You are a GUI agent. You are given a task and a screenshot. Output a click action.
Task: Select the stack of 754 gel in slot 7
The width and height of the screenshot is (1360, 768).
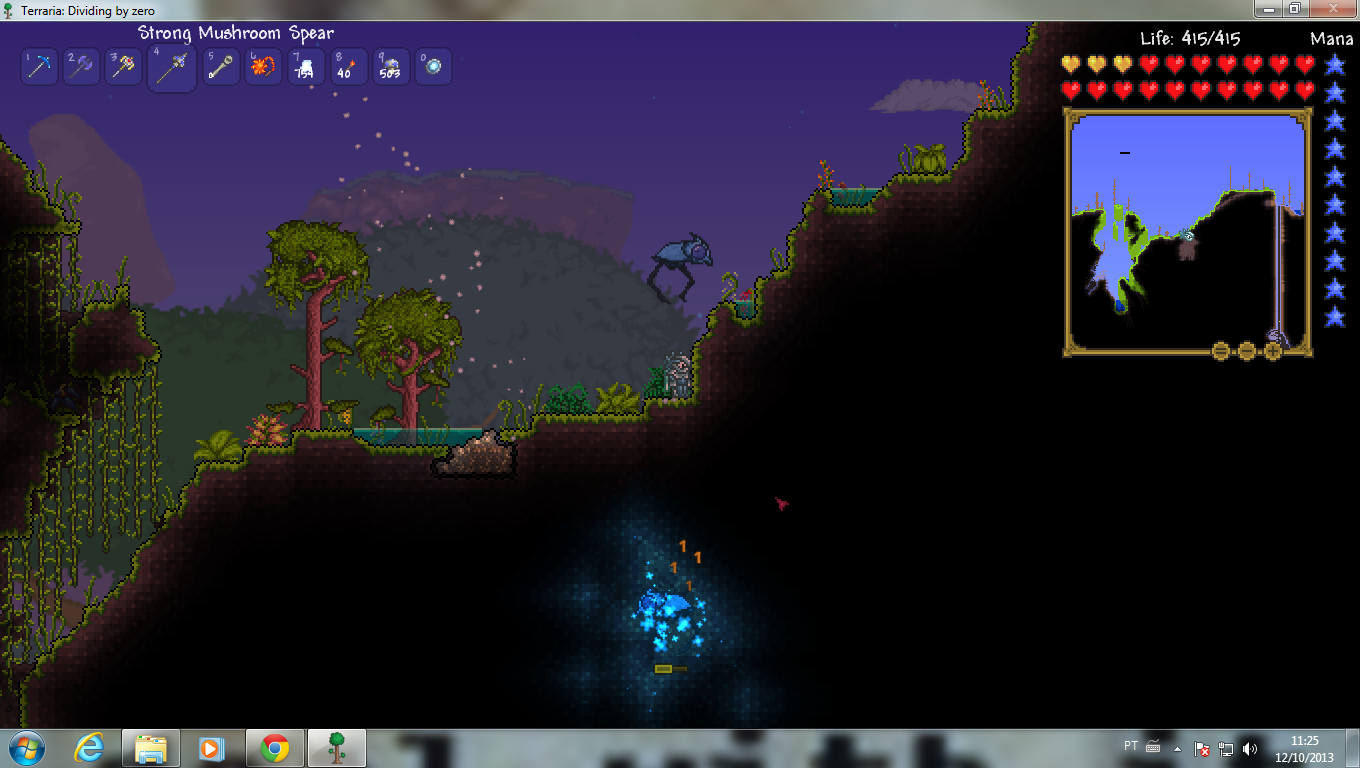305,66
